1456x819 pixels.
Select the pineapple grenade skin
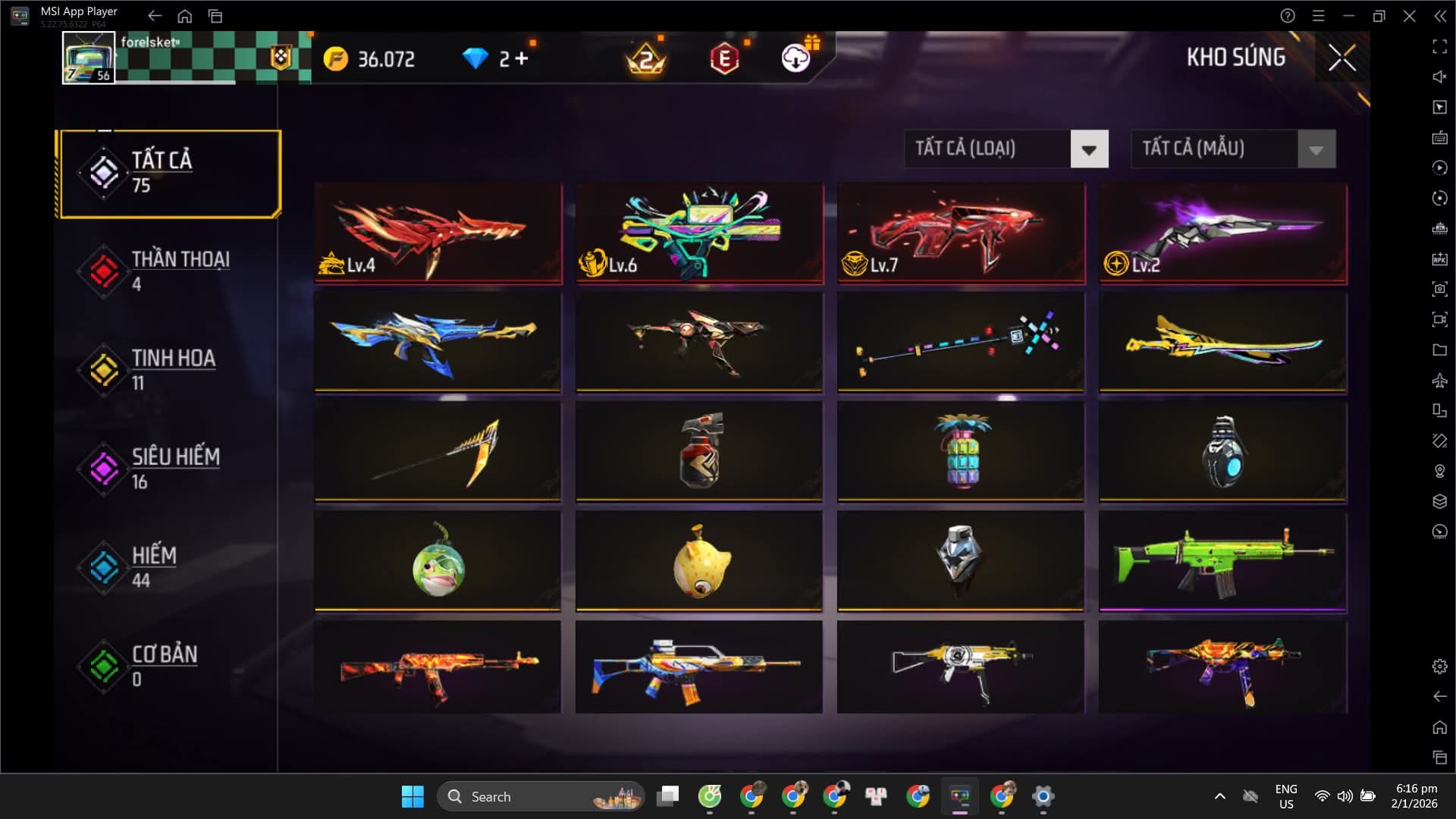(961, 452)
